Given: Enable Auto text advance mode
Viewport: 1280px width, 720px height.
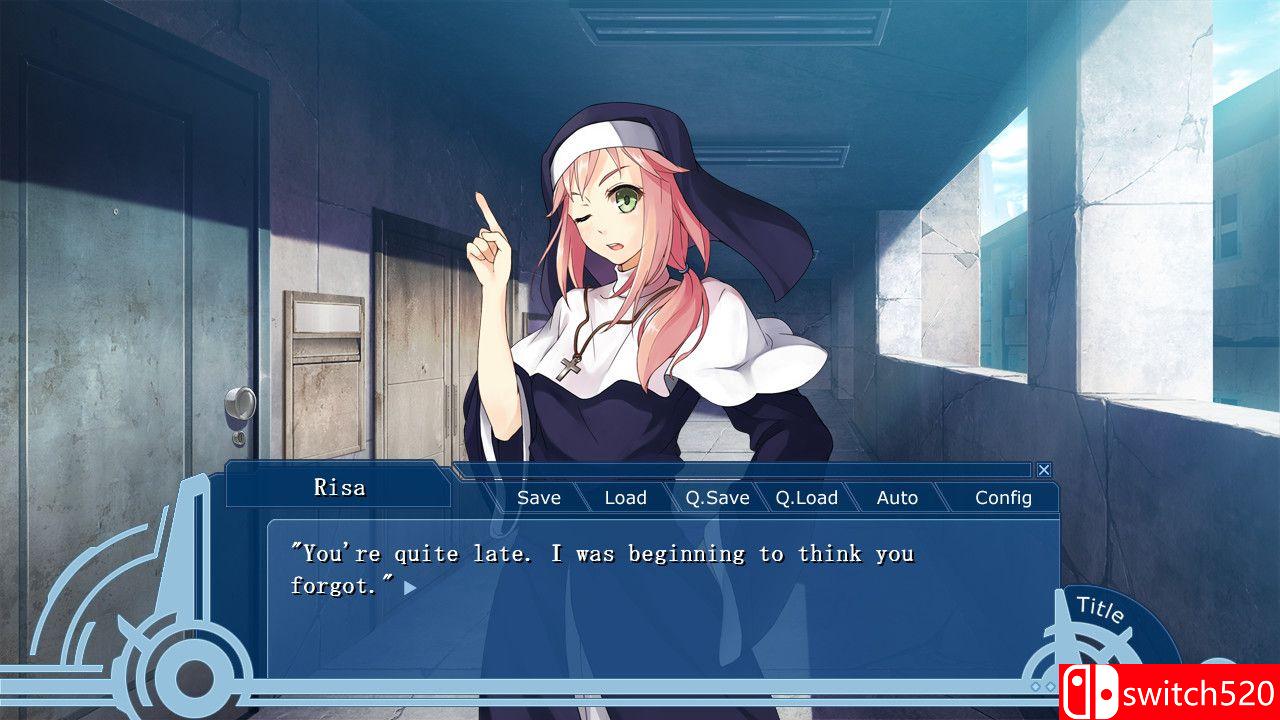Looking at the screenshot, I should point(897,497).
